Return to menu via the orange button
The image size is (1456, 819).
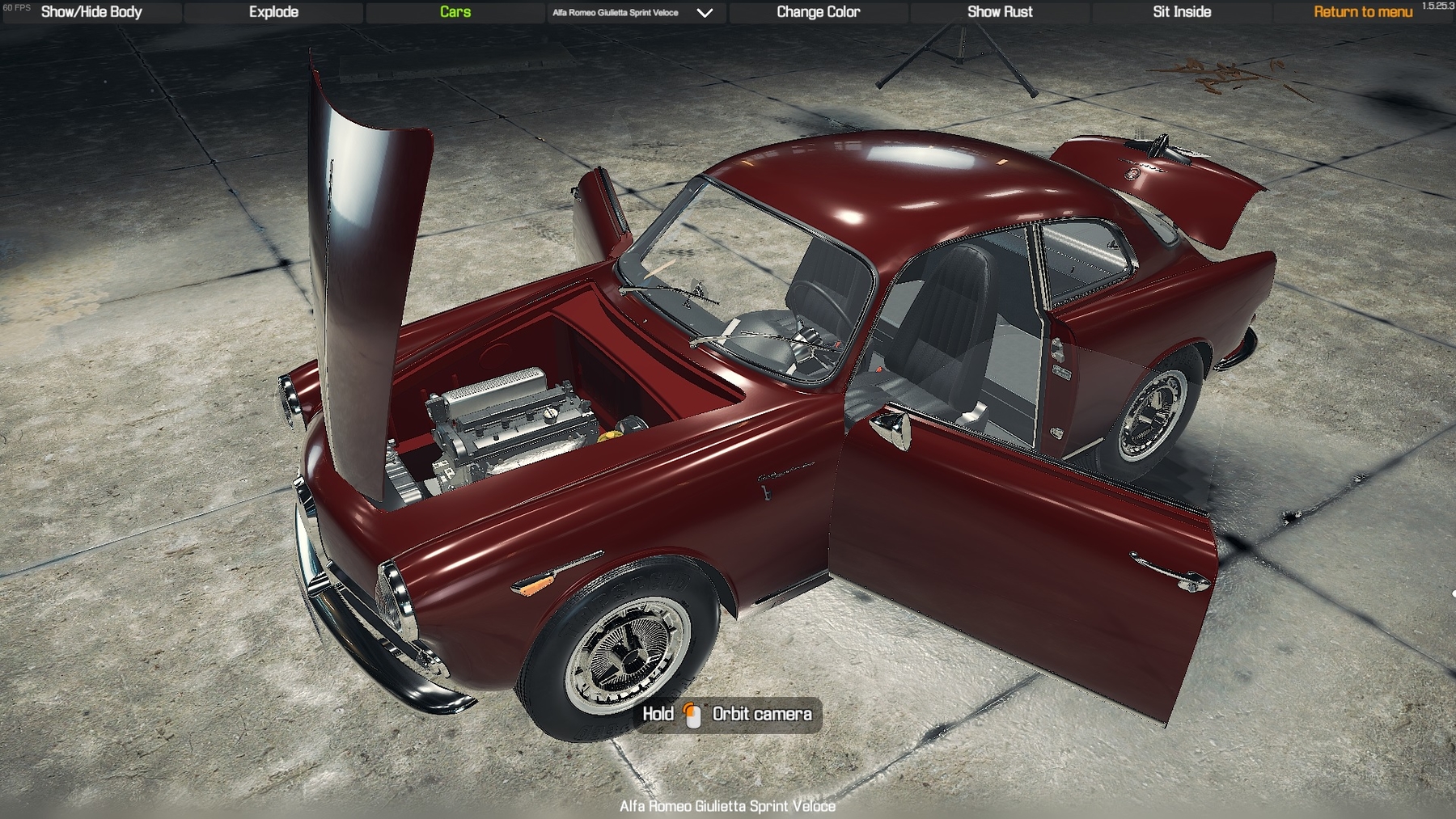point(1363,12)
